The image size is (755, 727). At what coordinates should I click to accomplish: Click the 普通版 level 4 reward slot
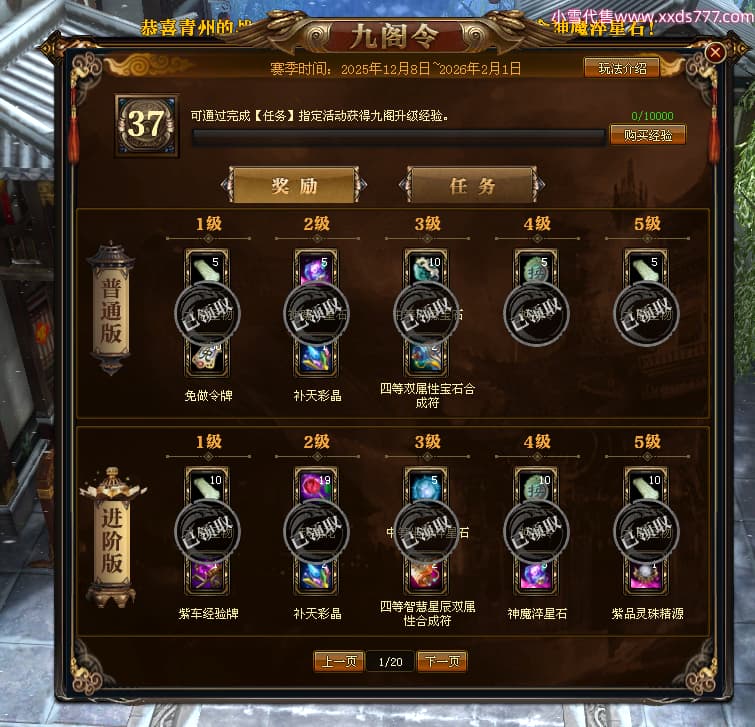click(537, 313)
